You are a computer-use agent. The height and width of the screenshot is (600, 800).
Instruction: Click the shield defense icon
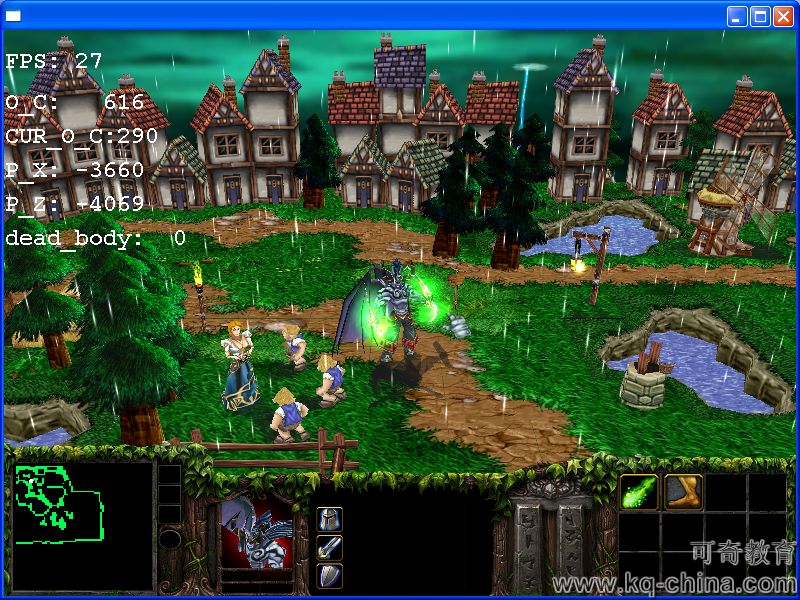[x=330, y=575]
